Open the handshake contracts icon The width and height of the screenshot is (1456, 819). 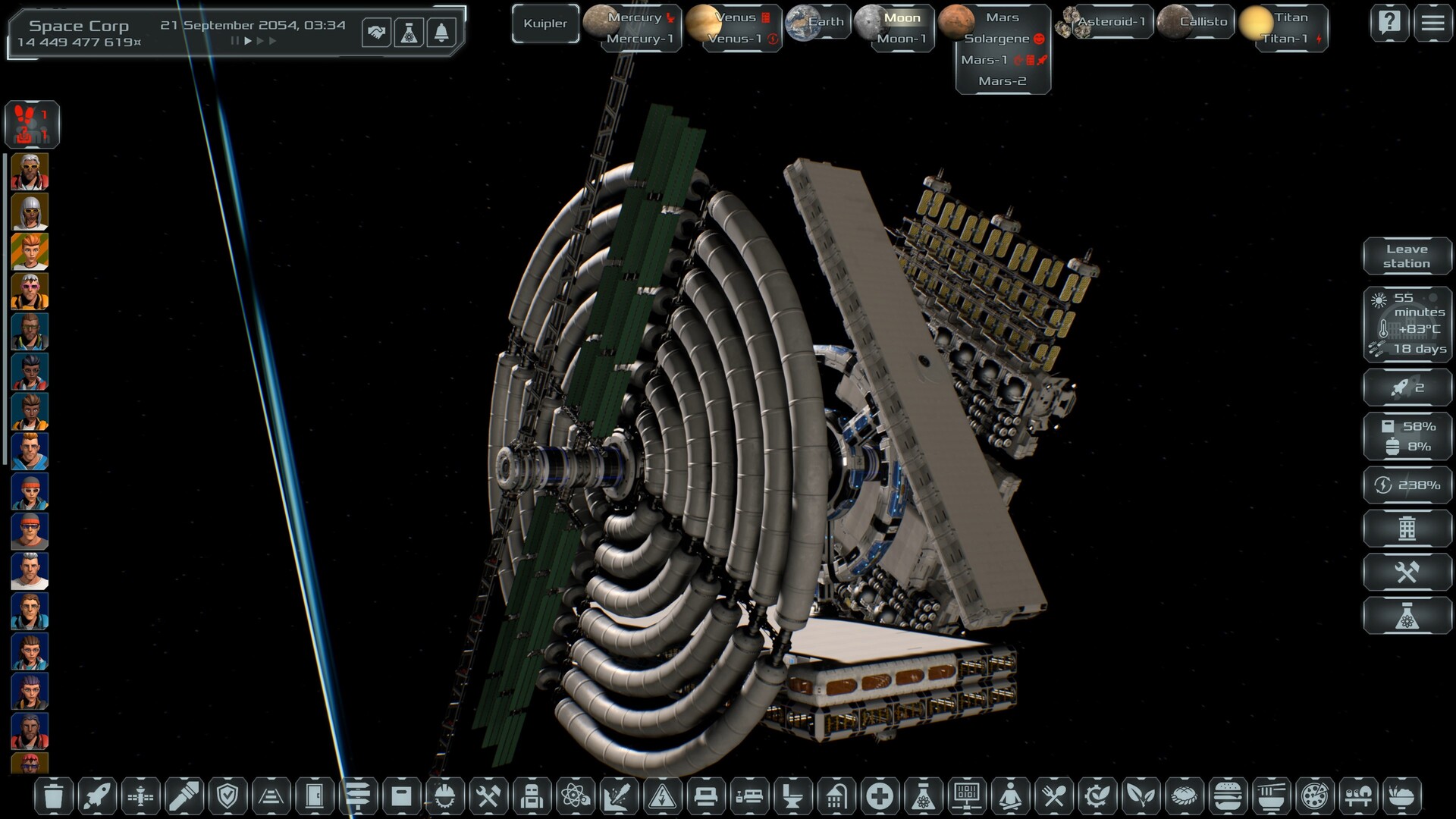(x=376, y=33)
